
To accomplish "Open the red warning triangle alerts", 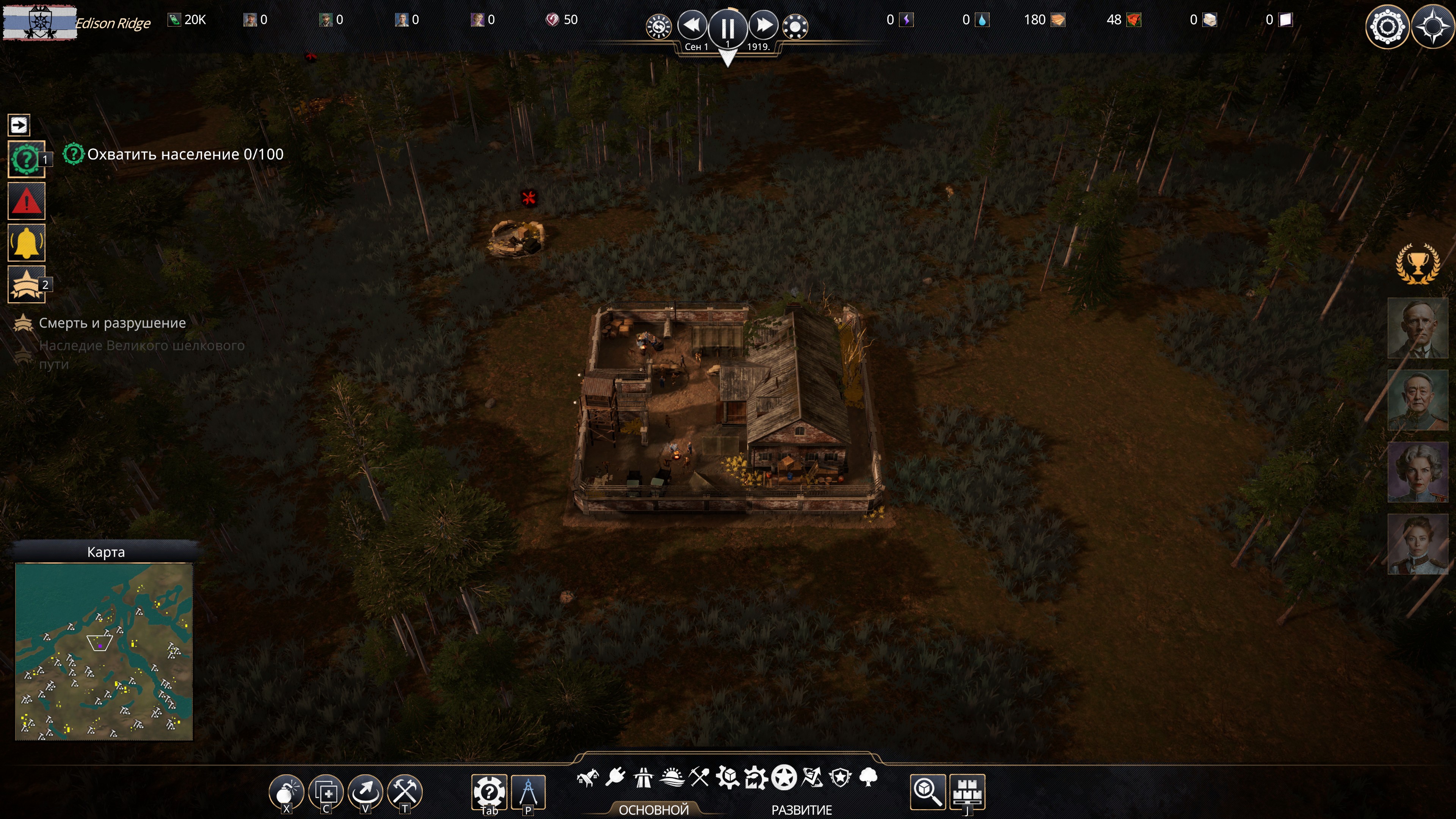I will 27,201.
